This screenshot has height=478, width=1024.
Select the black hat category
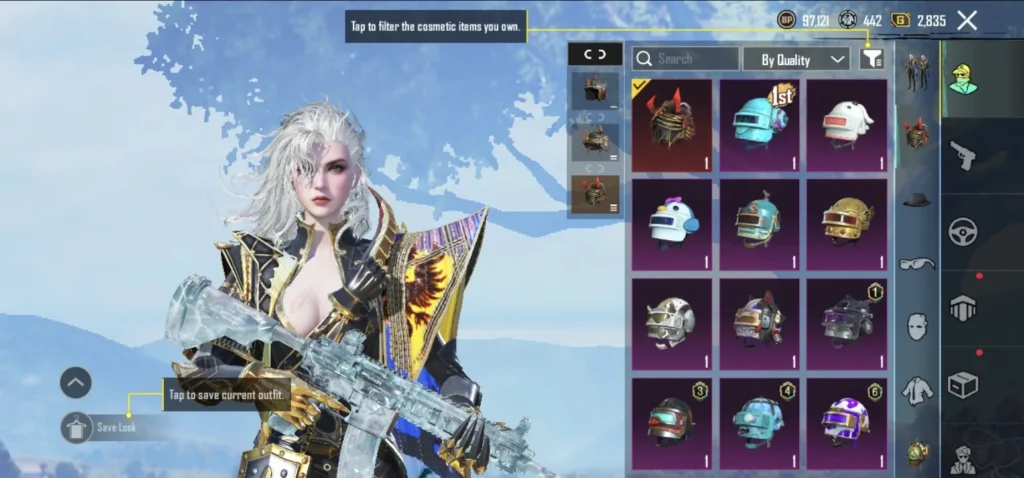point(917,200)
